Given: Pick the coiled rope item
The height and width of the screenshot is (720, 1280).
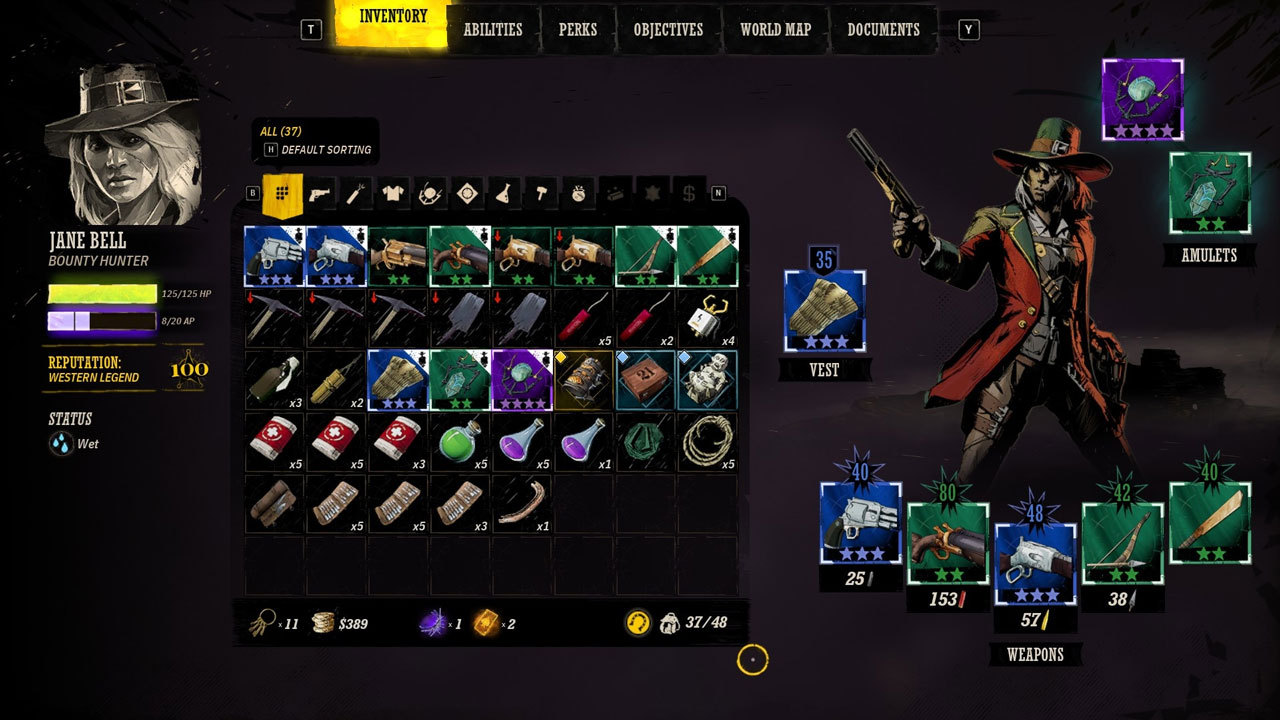Looking at the screenshot, I should (707, 442).
